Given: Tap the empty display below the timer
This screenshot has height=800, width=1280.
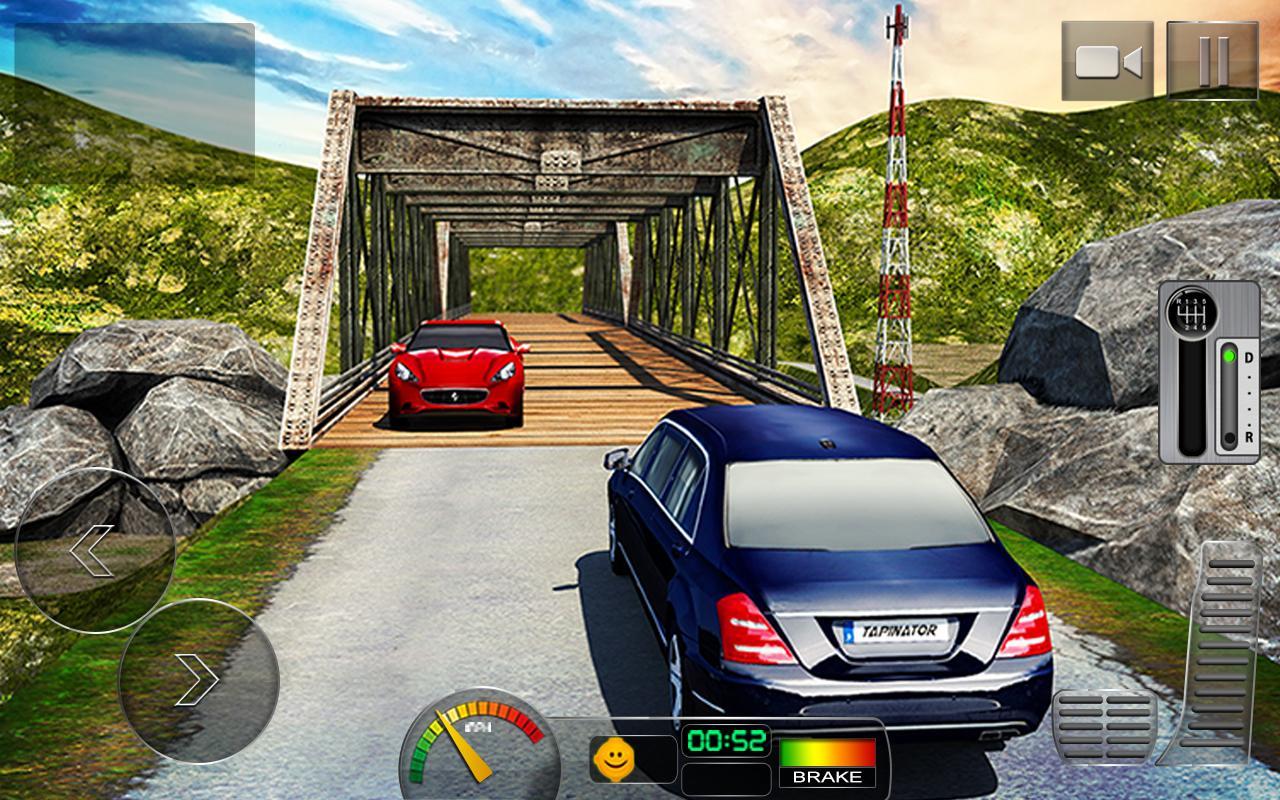Looking at the screenshot, I should pos(729,775).
